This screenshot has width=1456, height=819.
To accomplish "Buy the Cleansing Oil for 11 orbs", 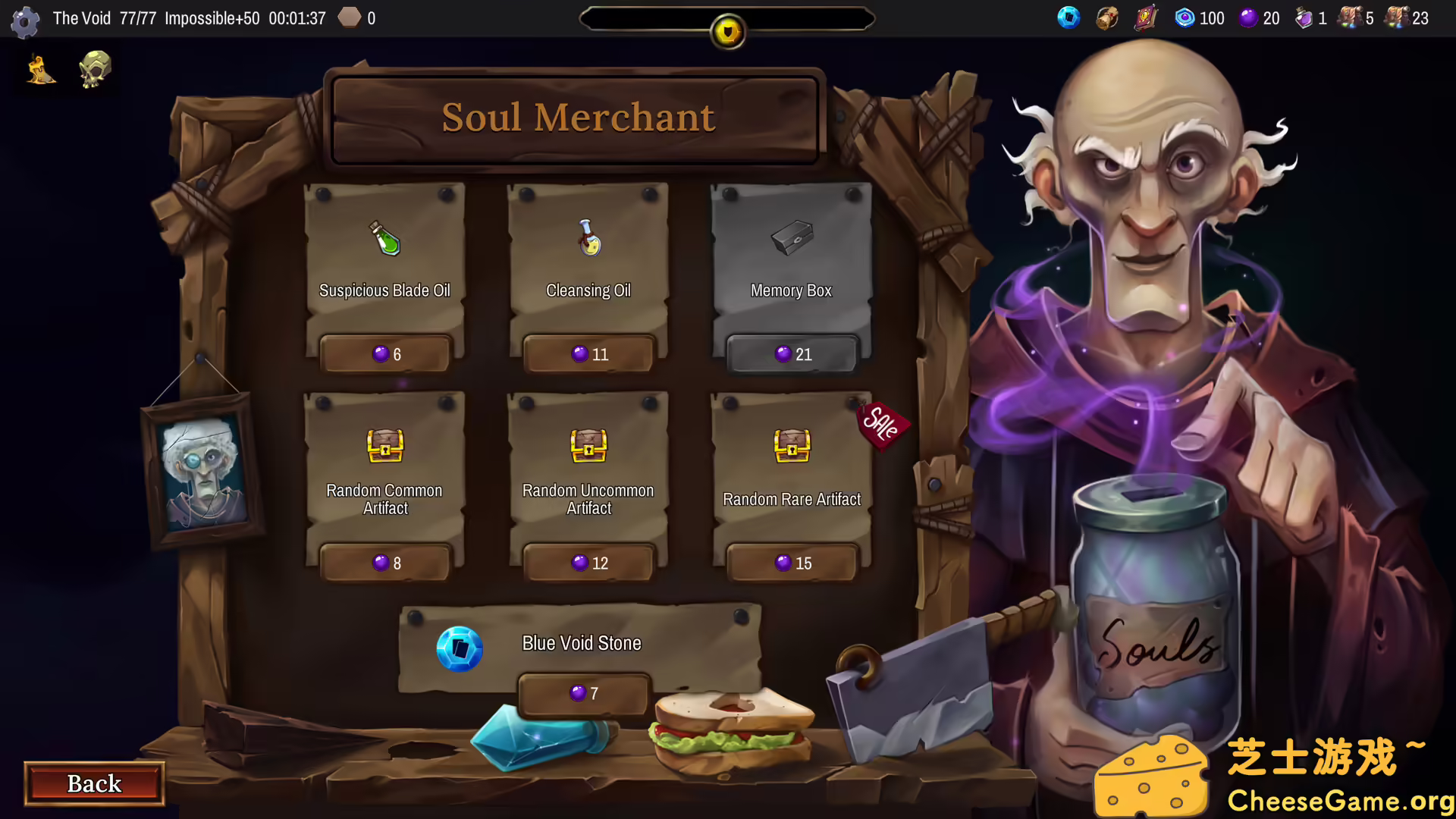I will pyautogui.click(x=588, y=353).
